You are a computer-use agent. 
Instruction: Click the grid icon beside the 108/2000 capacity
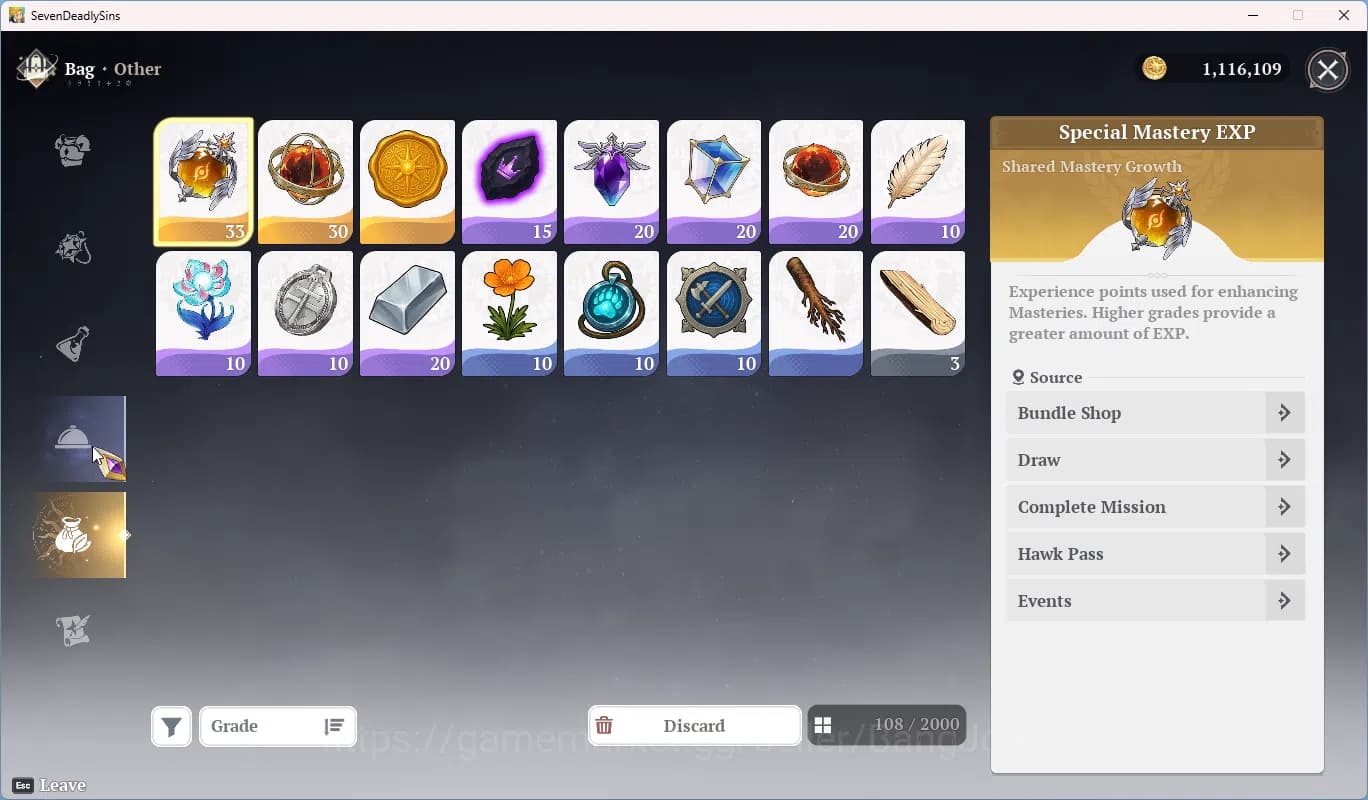(824, 723)
